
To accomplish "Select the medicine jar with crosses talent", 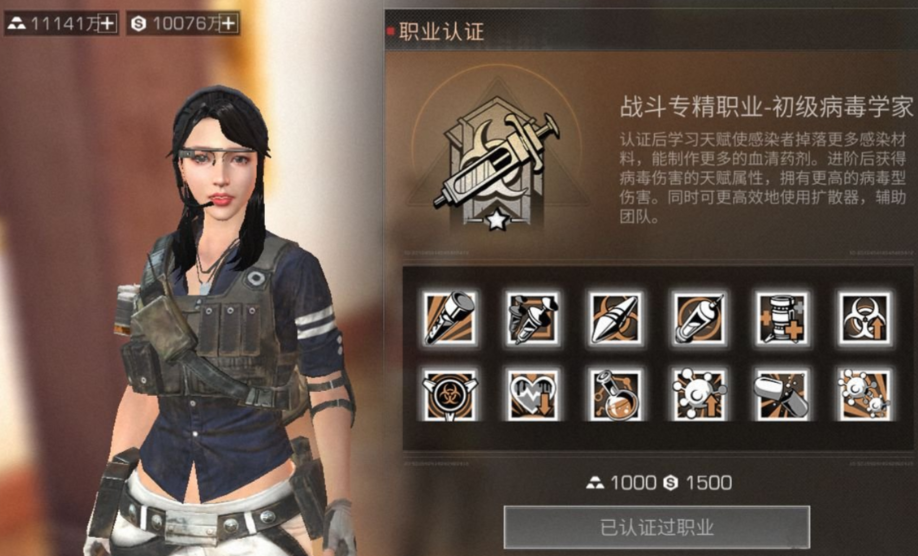I will (782, 318).
